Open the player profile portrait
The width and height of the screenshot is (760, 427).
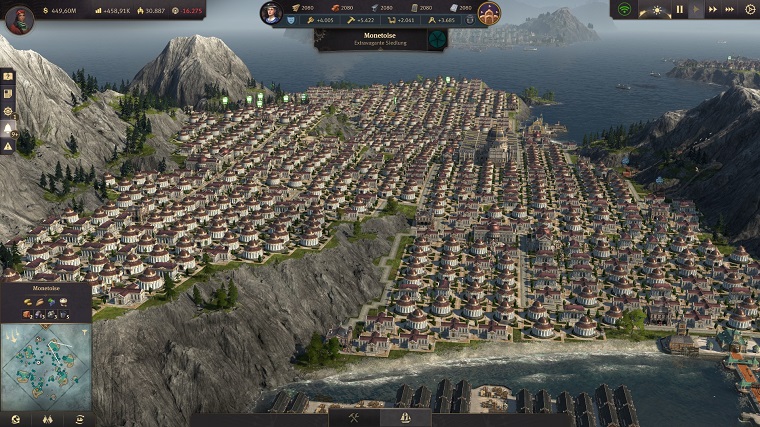(19, 19)
